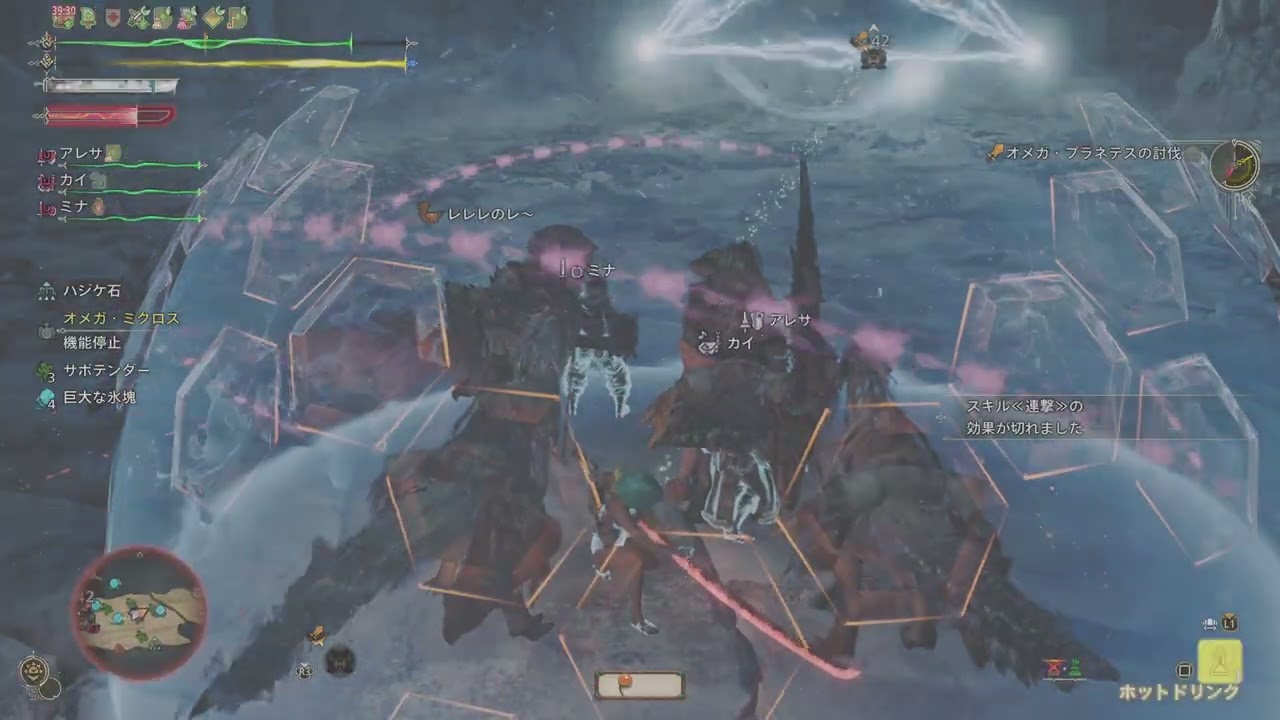Click the quest clock dial icon
The height and width of the screenshot is (720, 1280).
click(x=1233, y=164)
